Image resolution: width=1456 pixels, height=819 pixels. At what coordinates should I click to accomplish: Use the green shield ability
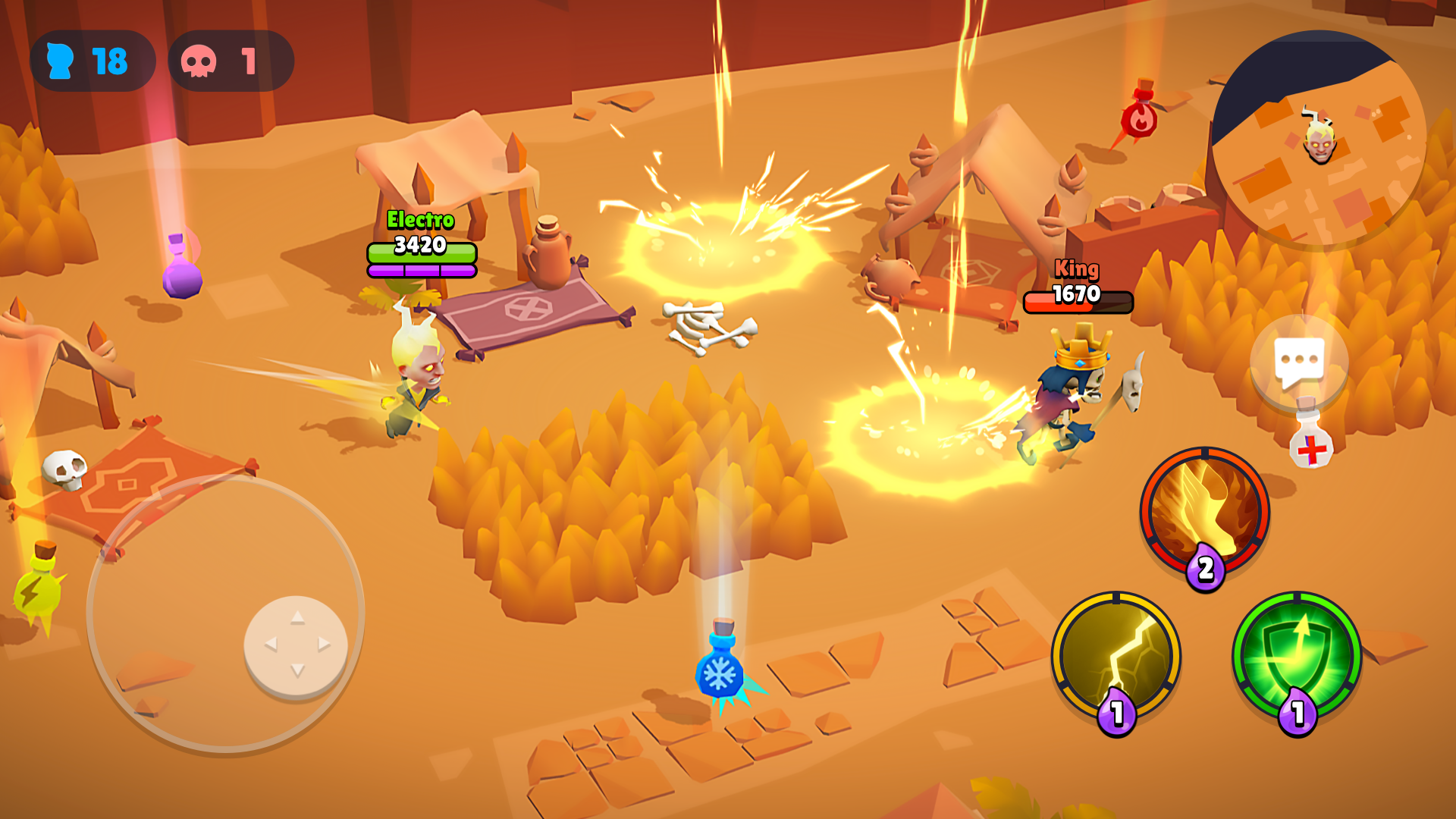1297,656
